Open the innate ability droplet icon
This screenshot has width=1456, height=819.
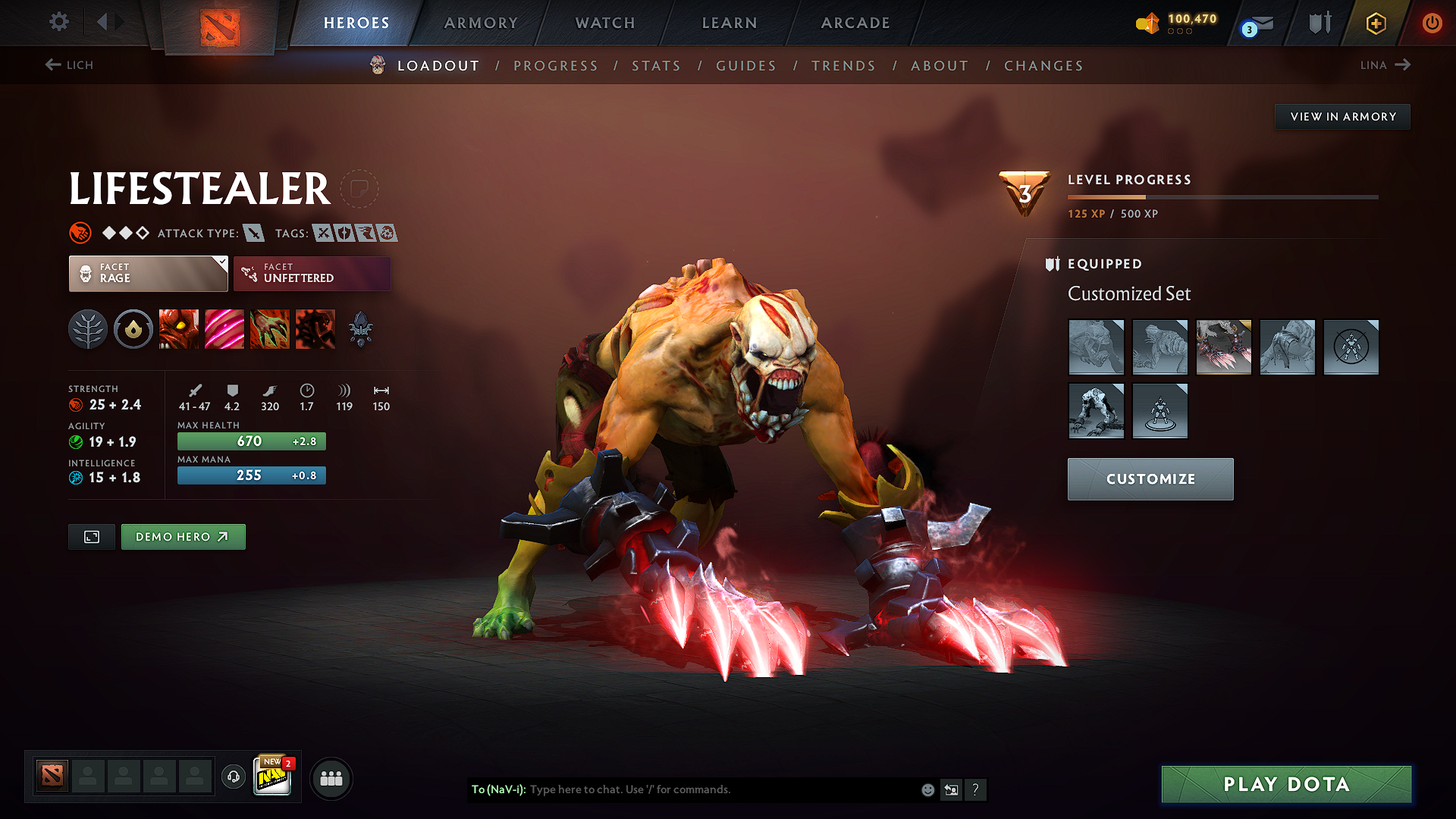(133, 329)
